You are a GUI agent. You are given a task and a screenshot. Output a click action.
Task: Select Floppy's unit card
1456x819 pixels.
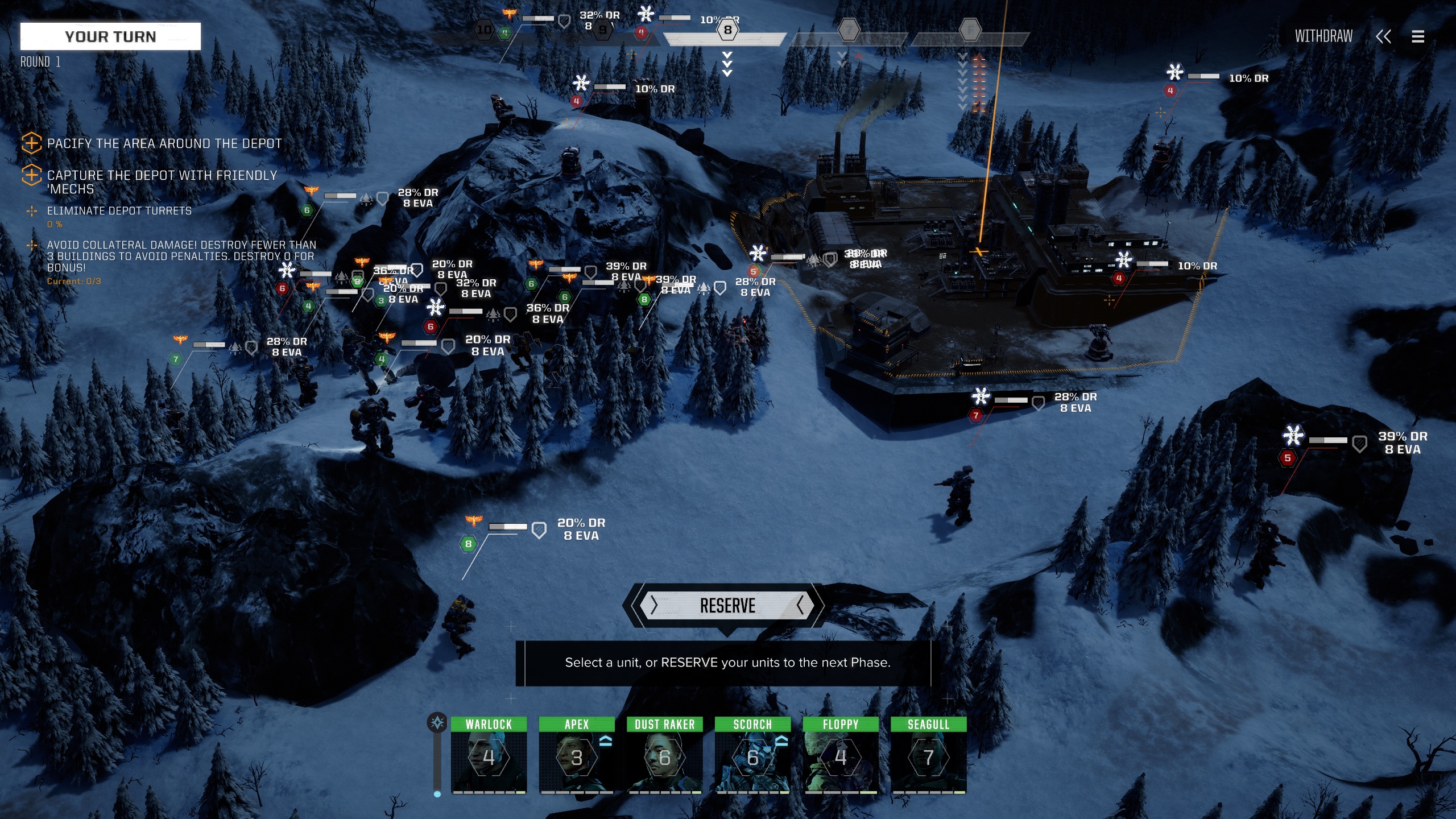coord(840,756)
